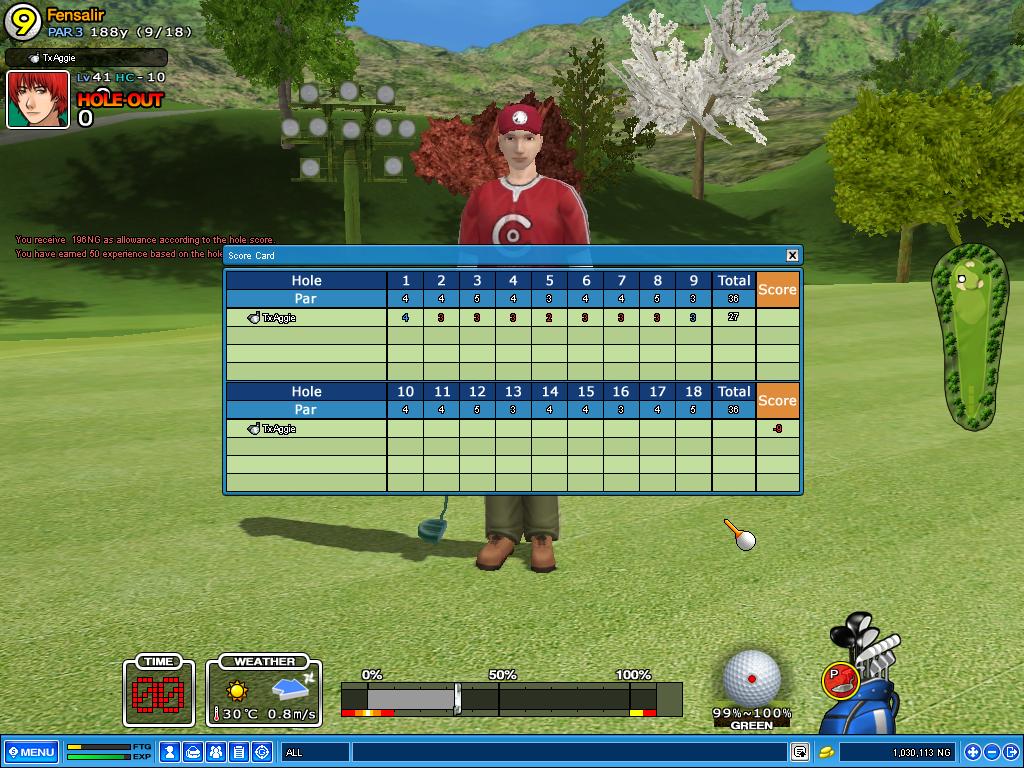Viewport: 1024px width, 768px height.
Task: Click the golf ball impact point selector
Action: click(752, 677)
